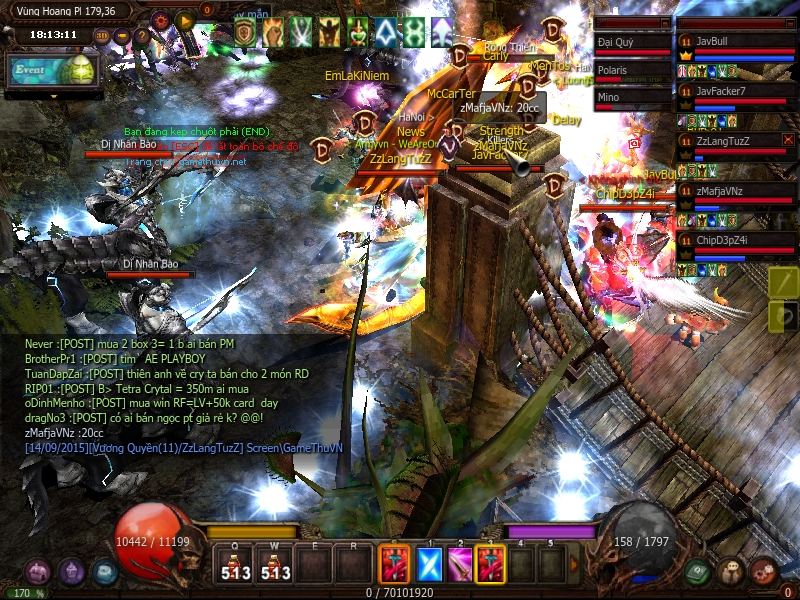Click the X on ZzLangTuzZ's party frame
Image resolution: width=800 pixels, height=600 pixels.
[x=788, y=140]
